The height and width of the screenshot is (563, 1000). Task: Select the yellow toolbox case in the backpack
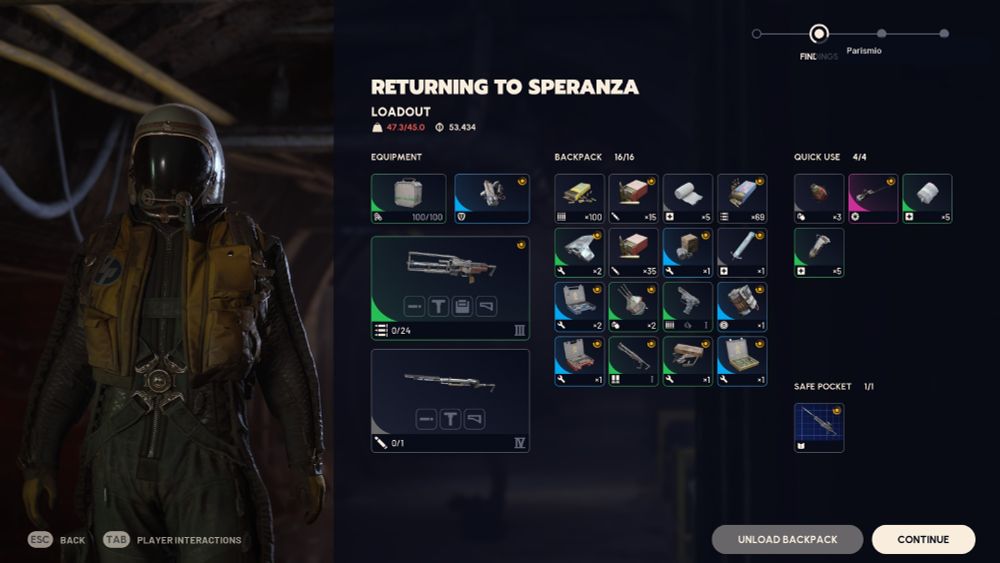click(x=742, y=360)
